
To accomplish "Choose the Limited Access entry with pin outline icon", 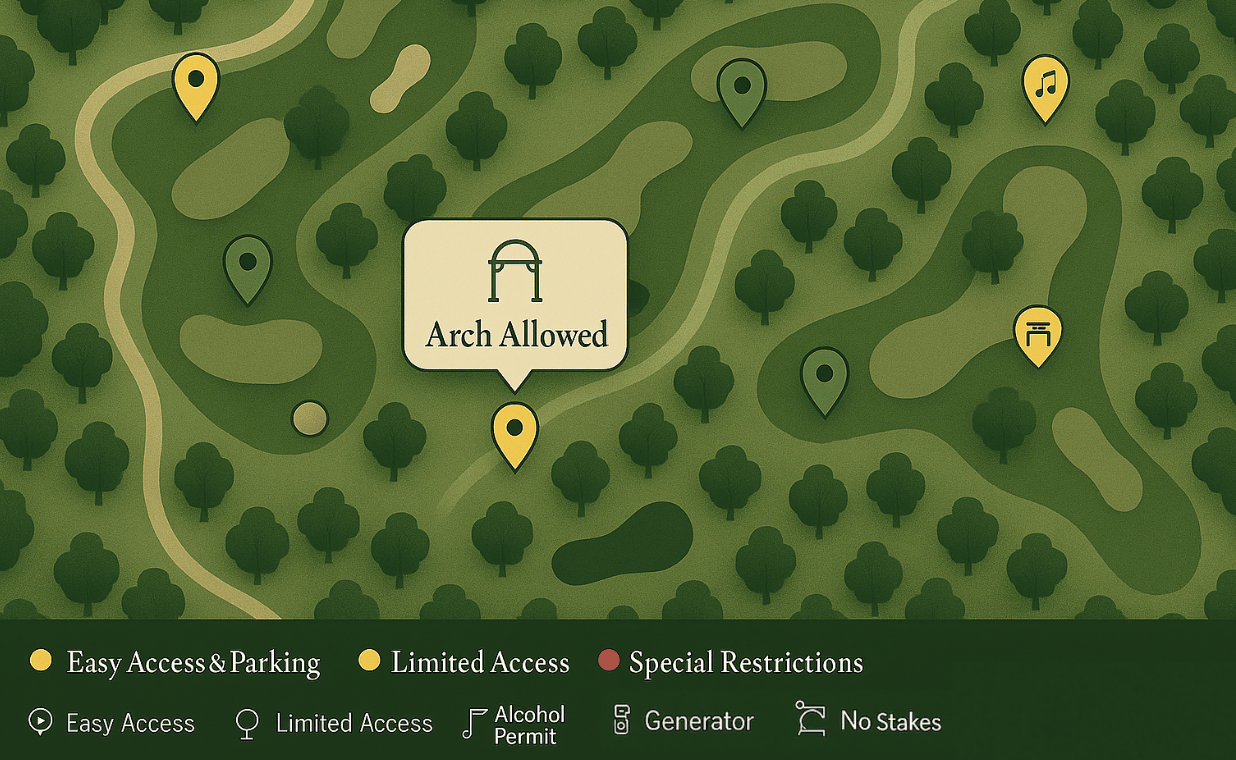I will click(x=334, y=723).
